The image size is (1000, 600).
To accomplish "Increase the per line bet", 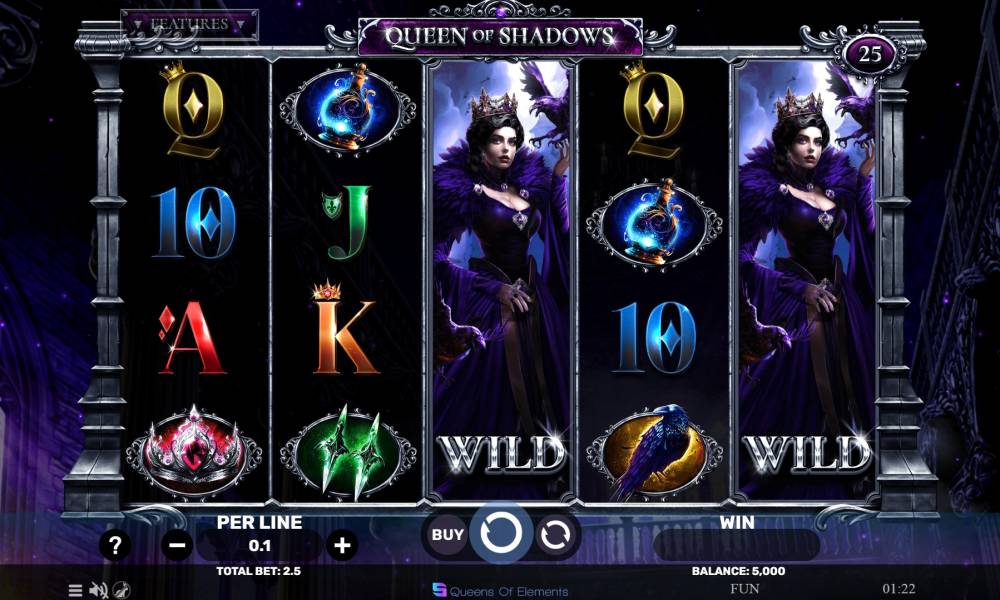I will (342, 545).
